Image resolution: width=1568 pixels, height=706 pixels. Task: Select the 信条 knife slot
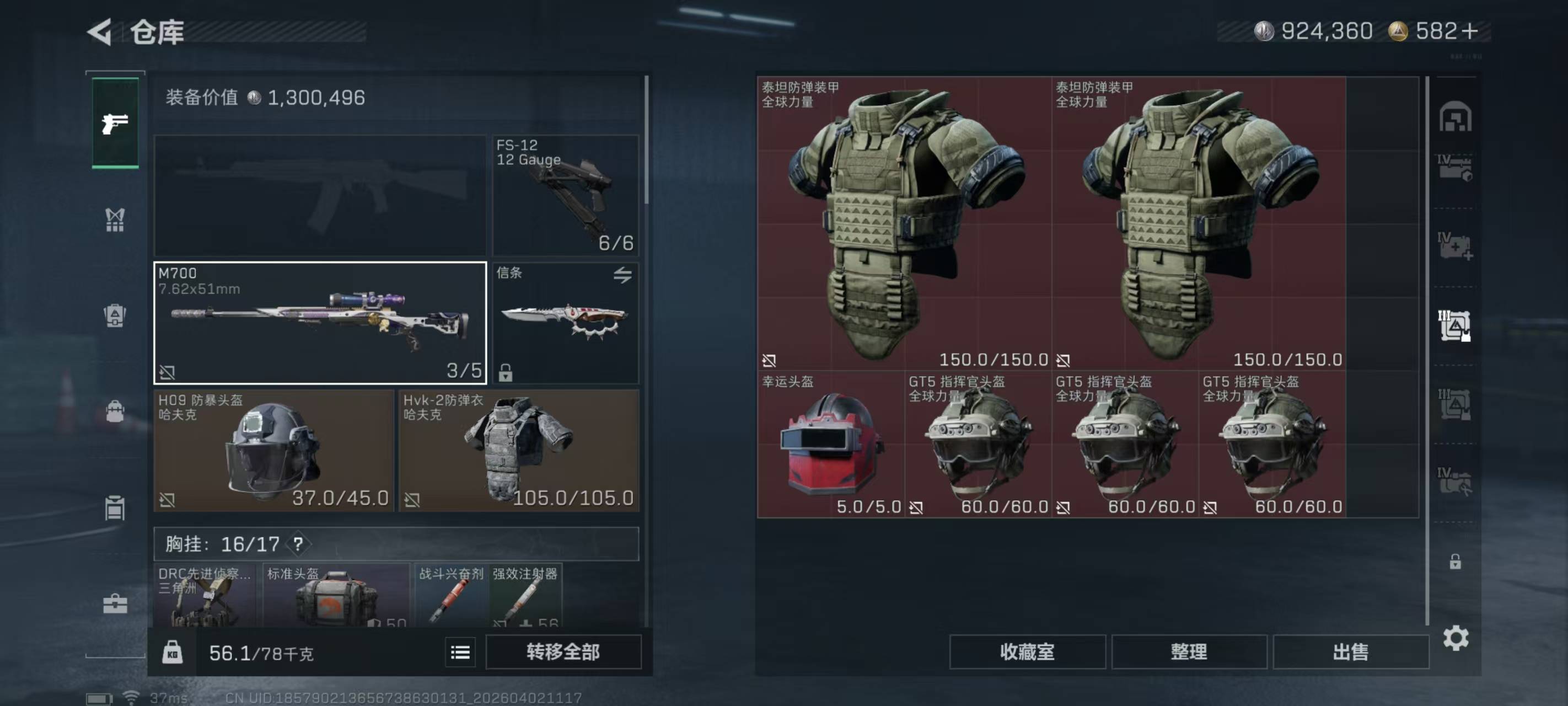click(x=566, y=323)
